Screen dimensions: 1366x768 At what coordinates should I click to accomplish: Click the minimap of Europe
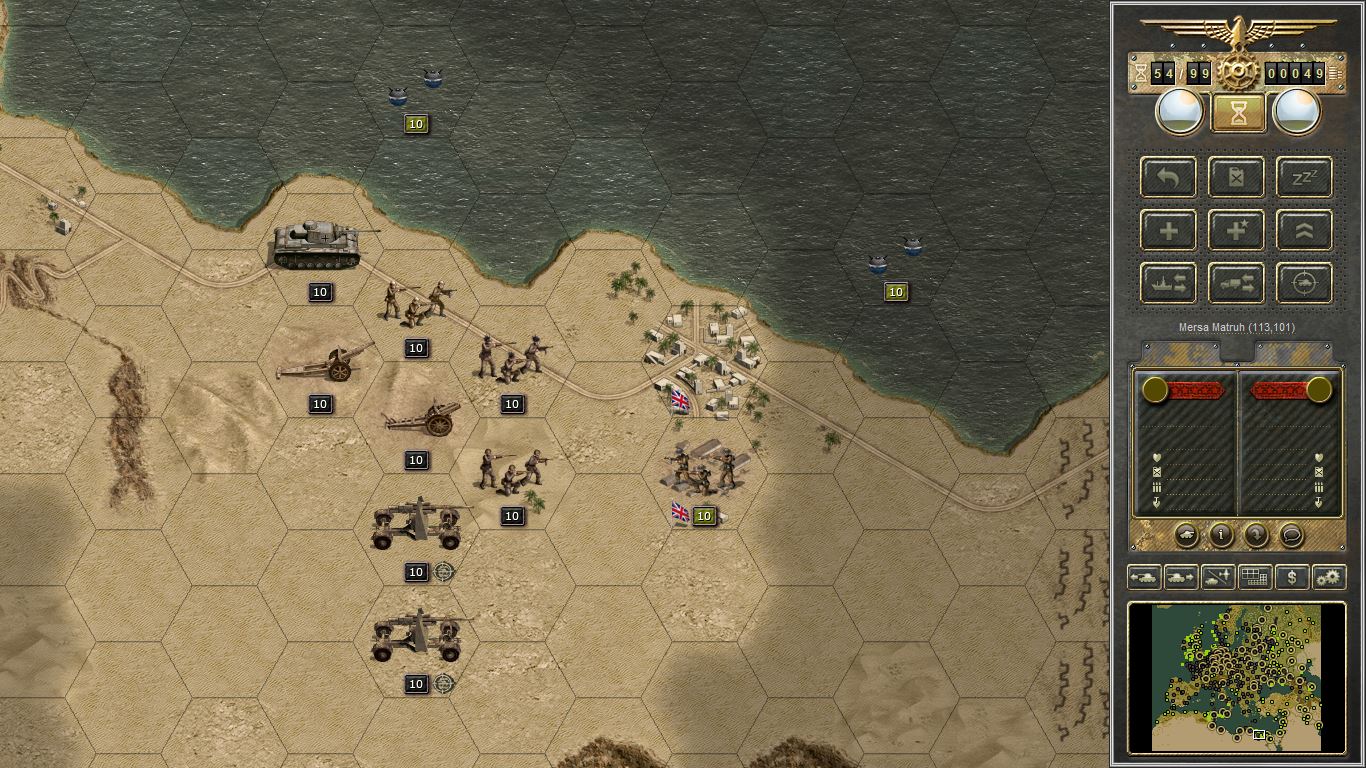[1238, 676]
